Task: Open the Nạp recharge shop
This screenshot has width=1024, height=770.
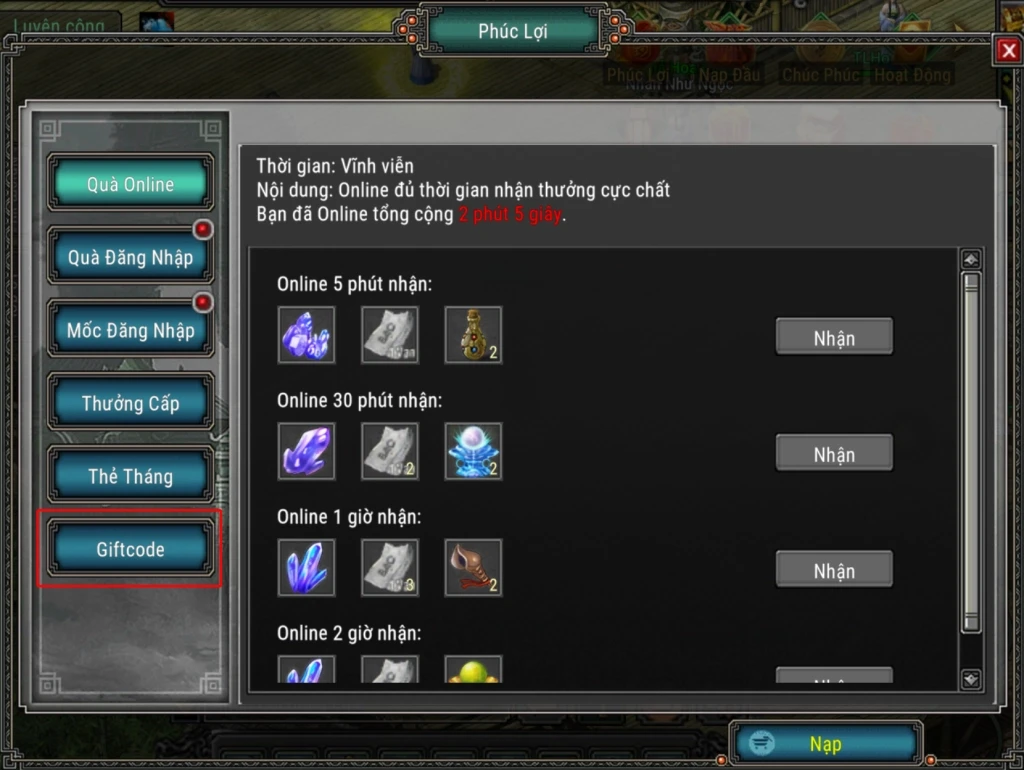Action: point(825,744)
